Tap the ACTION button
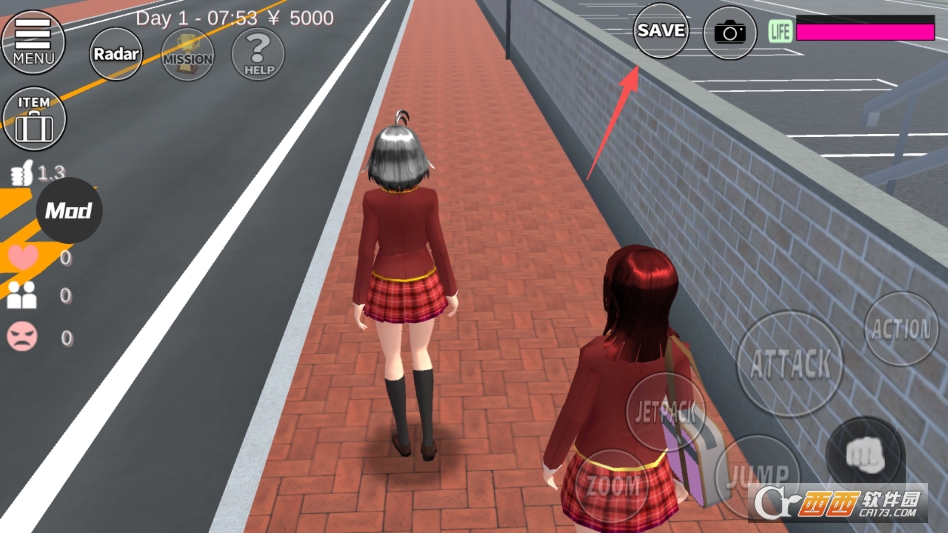The height and width of the screenshot is (533, 948). (x=901, y=329)
